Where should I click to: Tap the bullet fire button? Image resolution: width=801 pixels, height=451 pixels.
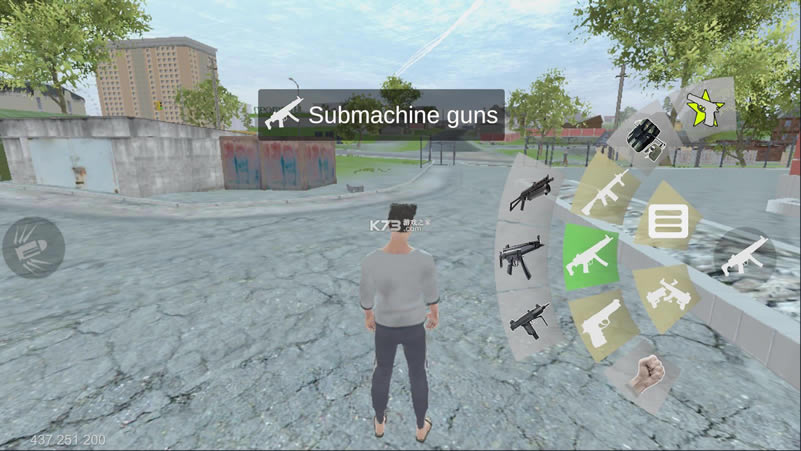[x=33, y=248]
